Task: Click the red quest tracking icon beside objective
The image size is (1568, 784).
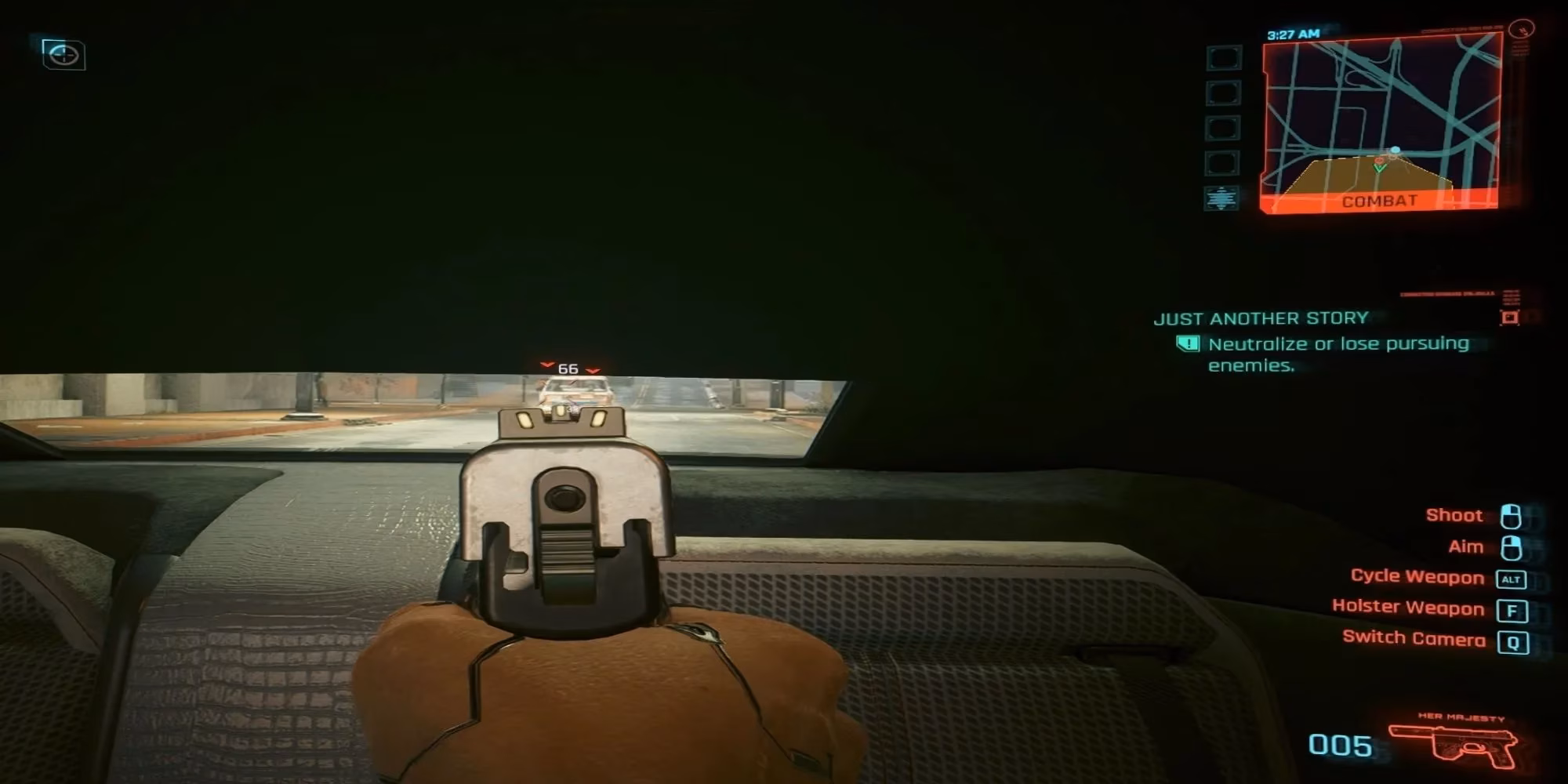Action: pos(1510,318)
